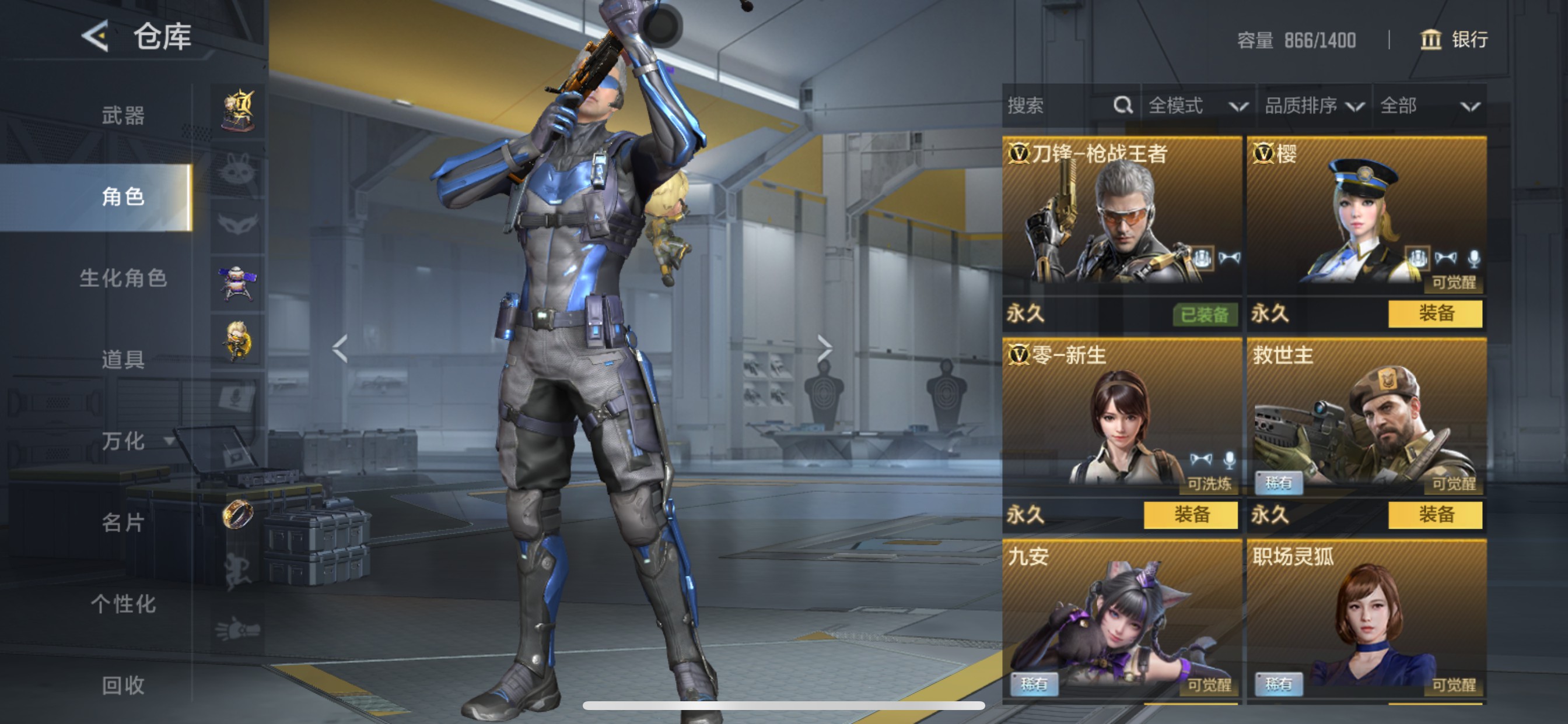The width and height of the screenshot is (1568, 724).
Task: Open the 生化角色 category
Action: (x=123, y=278)
